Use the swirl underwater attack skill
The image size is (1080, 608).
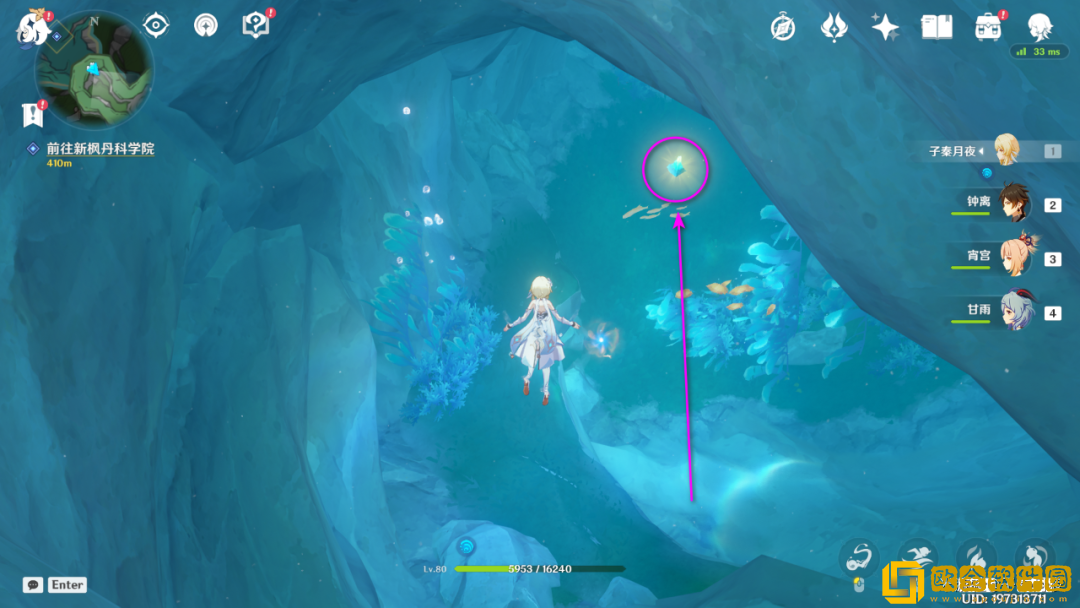coord(857,556)
